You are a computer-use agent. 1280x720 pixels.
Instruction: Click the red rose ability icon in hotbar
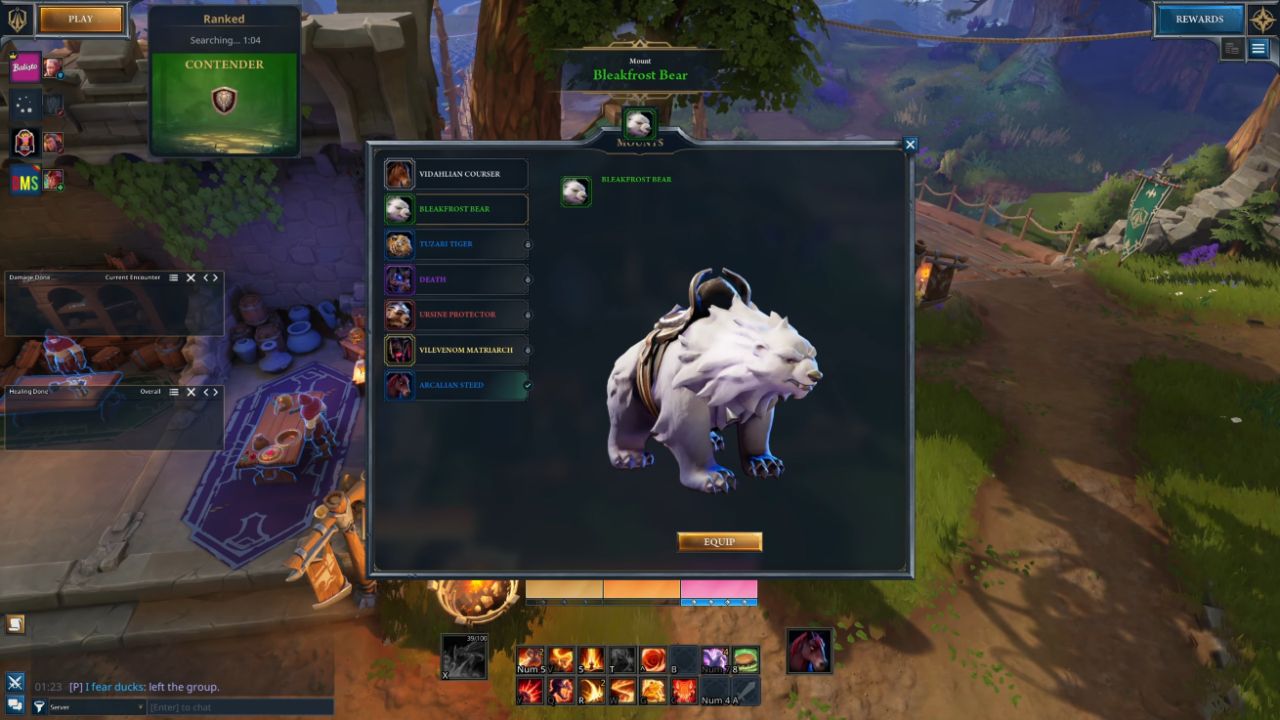pos(652,660)
